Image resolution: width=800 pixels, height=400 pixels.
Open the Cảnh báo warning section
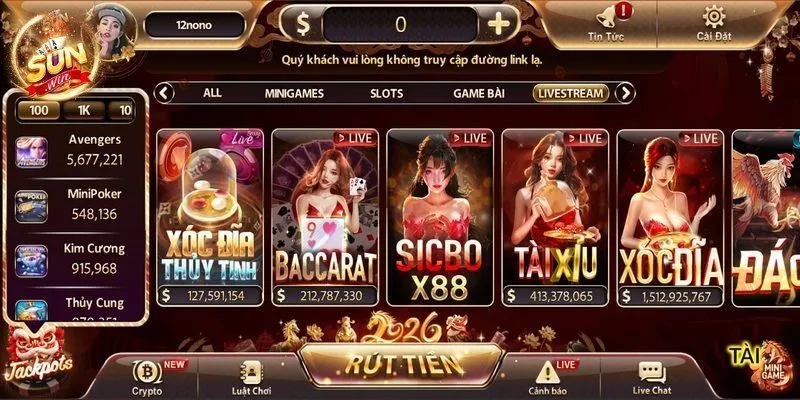click(545, 375)
